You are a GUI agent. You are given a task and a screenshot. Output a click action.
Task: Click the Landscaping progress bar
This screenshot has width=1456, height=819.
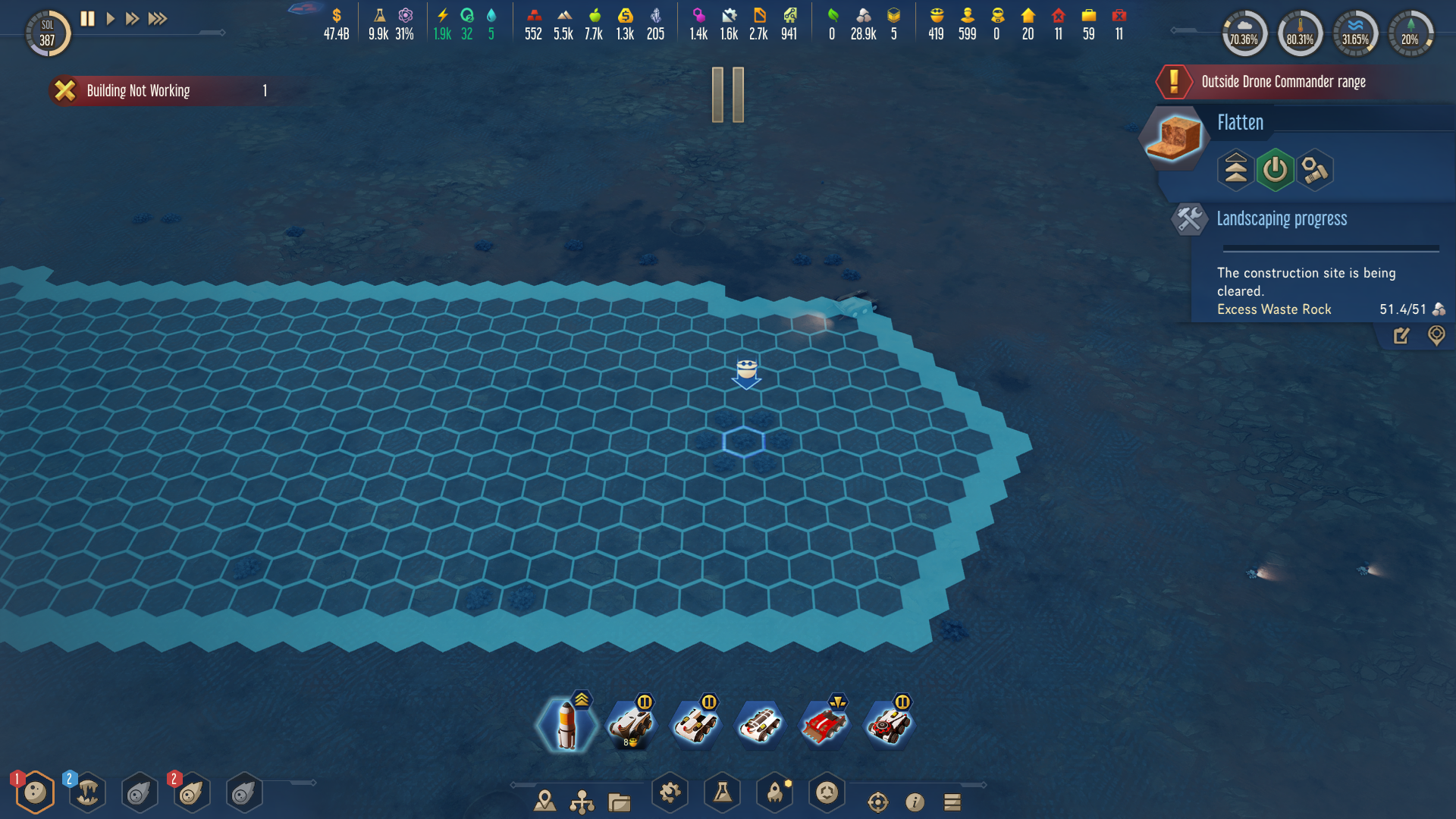[1330, 247]
